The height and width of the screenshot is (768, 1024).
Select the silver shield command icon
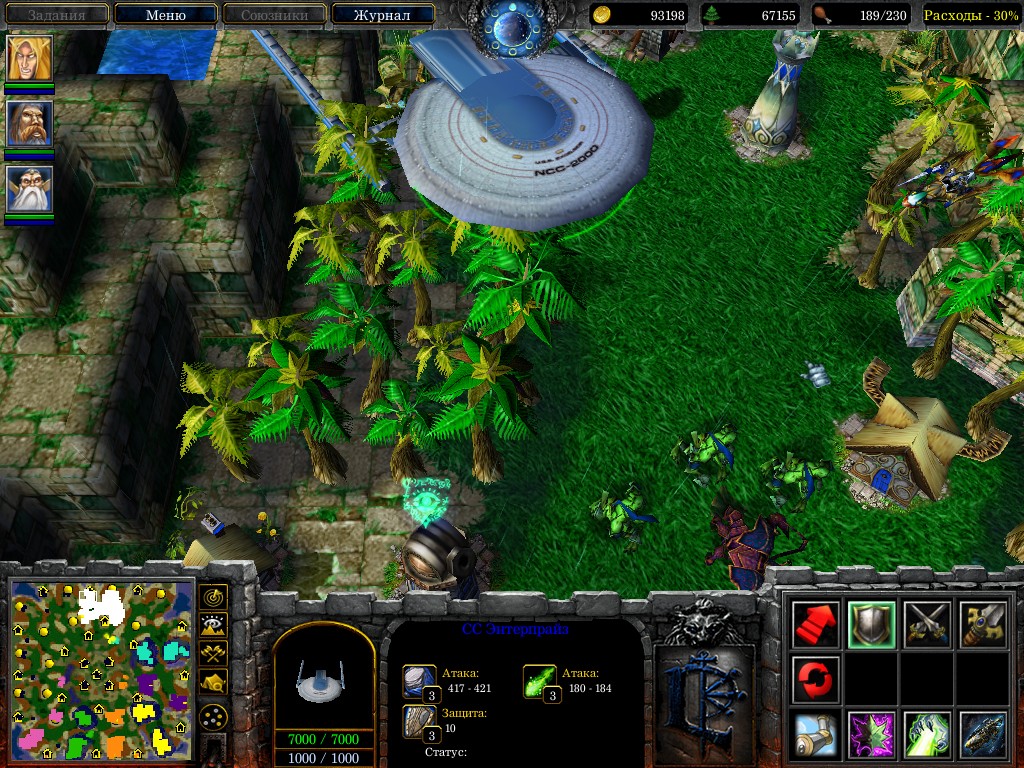(870, 624)
